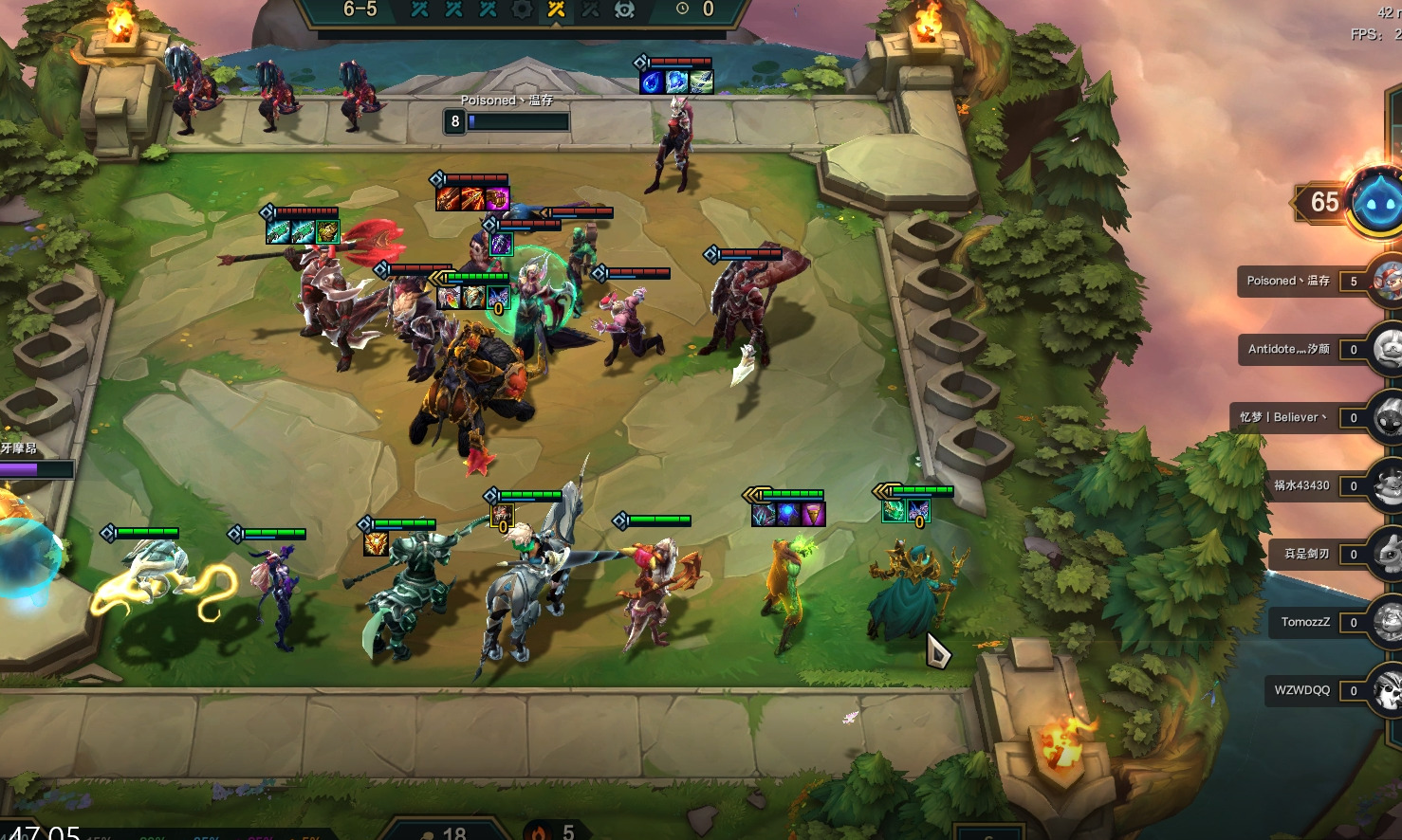Show the board of player 真是剑刃
The width and height of the screenshot is (1402, 840).
[1306, 554]
